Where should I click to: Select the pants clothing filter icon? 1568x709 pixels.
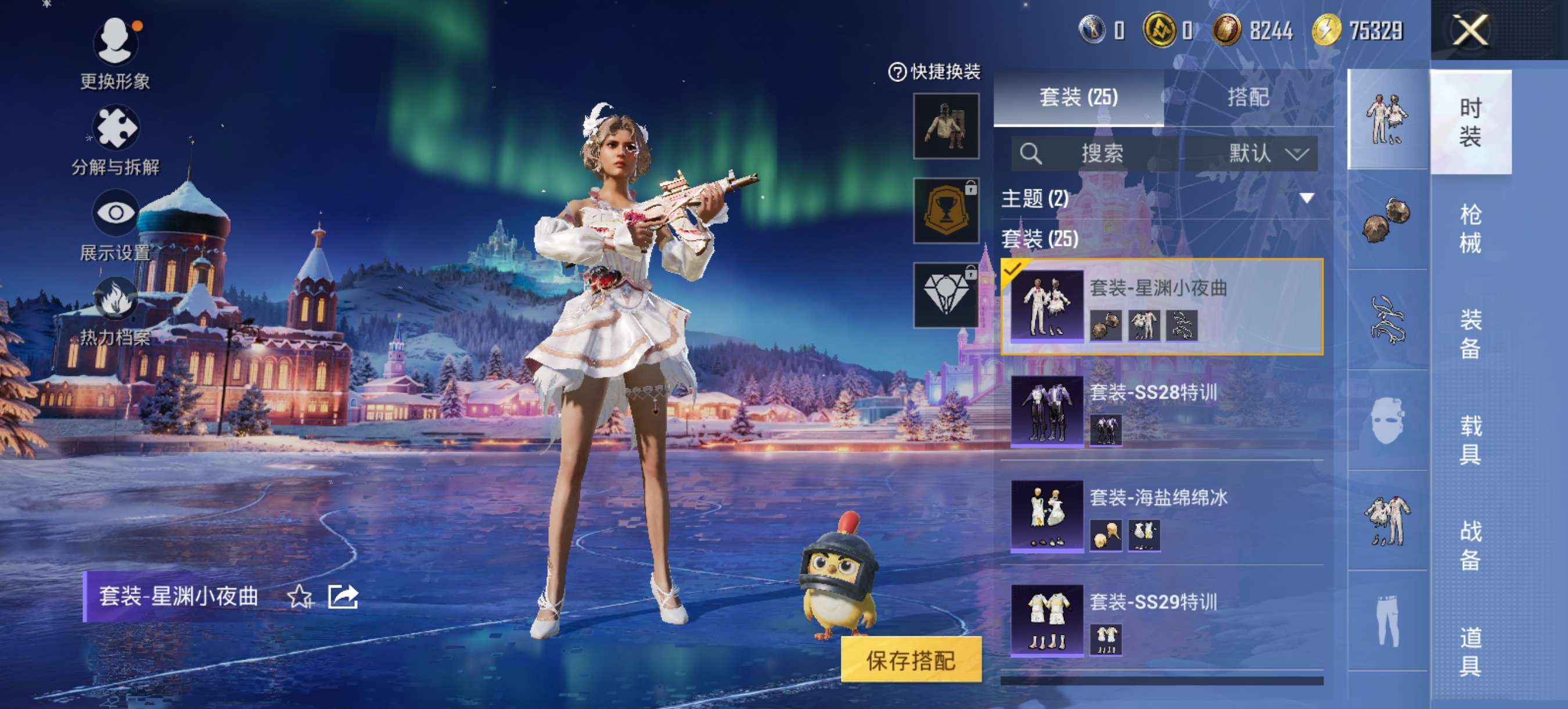point(1387,621)
